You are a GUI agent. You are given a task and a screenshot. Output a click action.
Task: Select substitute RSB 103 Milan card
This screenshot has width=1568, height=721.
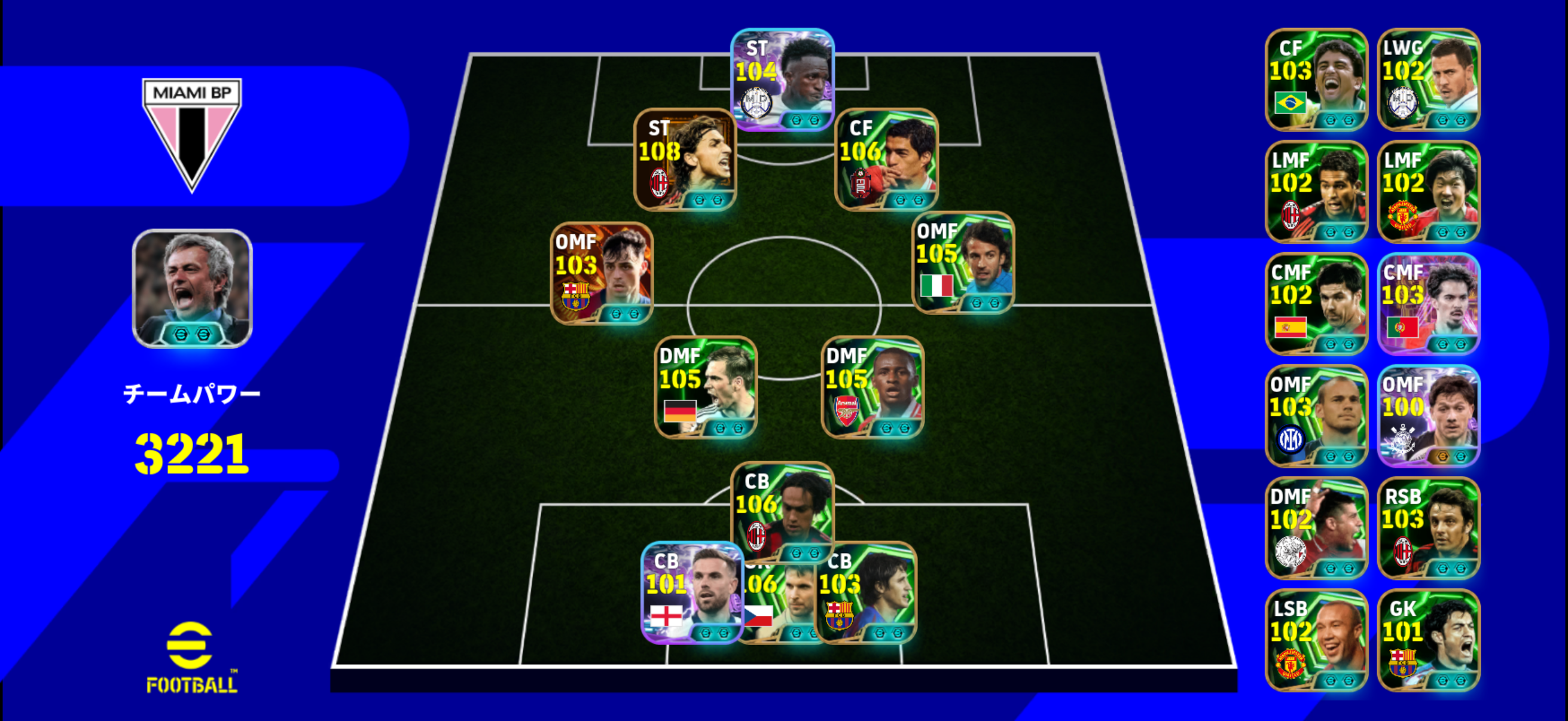pos(1428,528)
